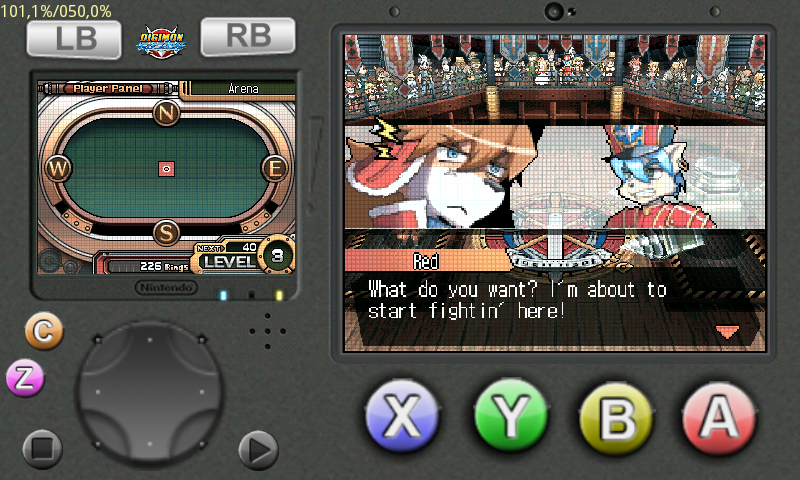Image resolution: width=800 pixels, height=480 pixels.
Task: Select the W compass direction marker
Action: [x=60, y=168]
